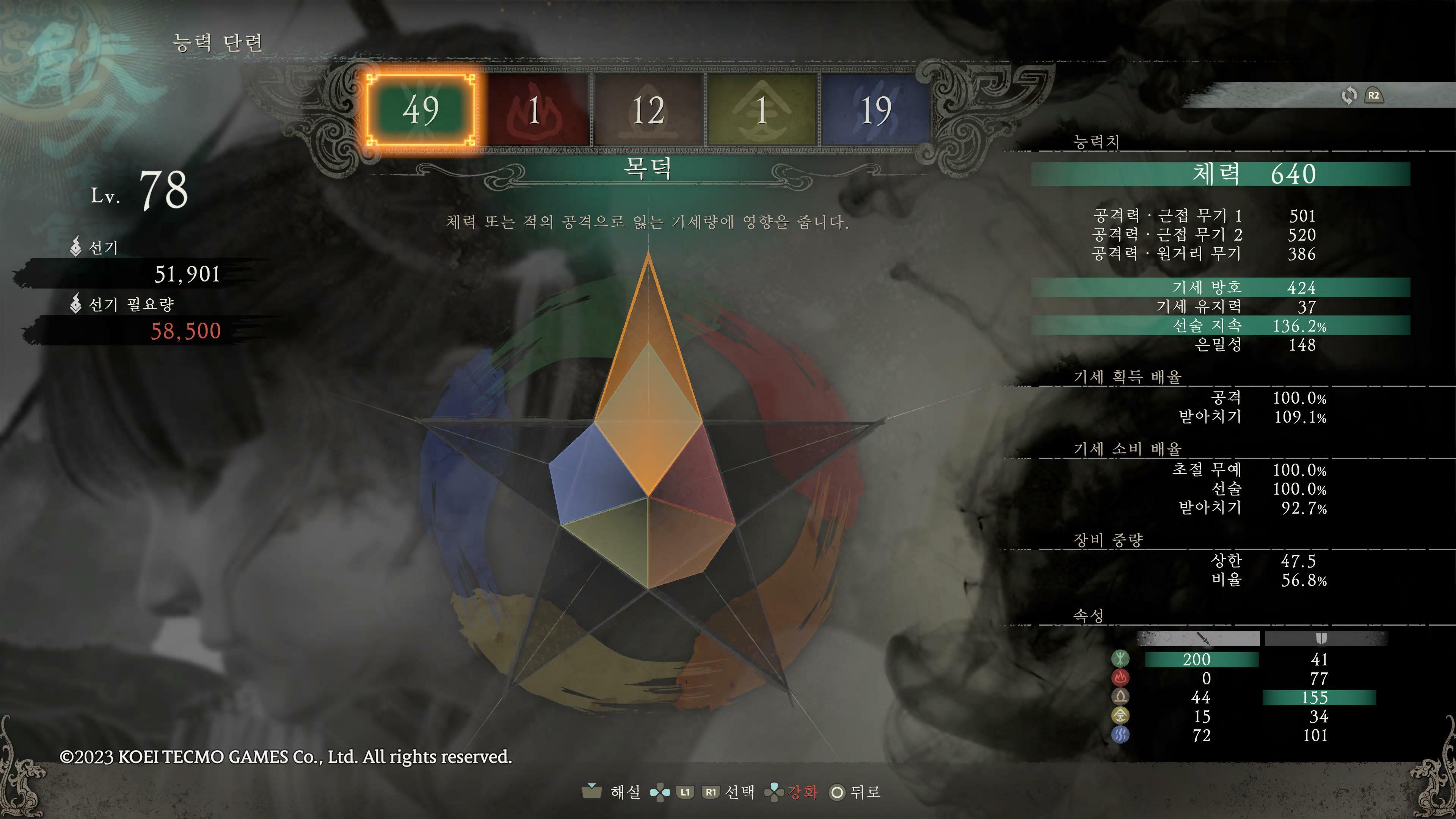Pick the yellow Metal virtue tile
This screenshot has height=819, width=1456.
click(x=761, y=110)
